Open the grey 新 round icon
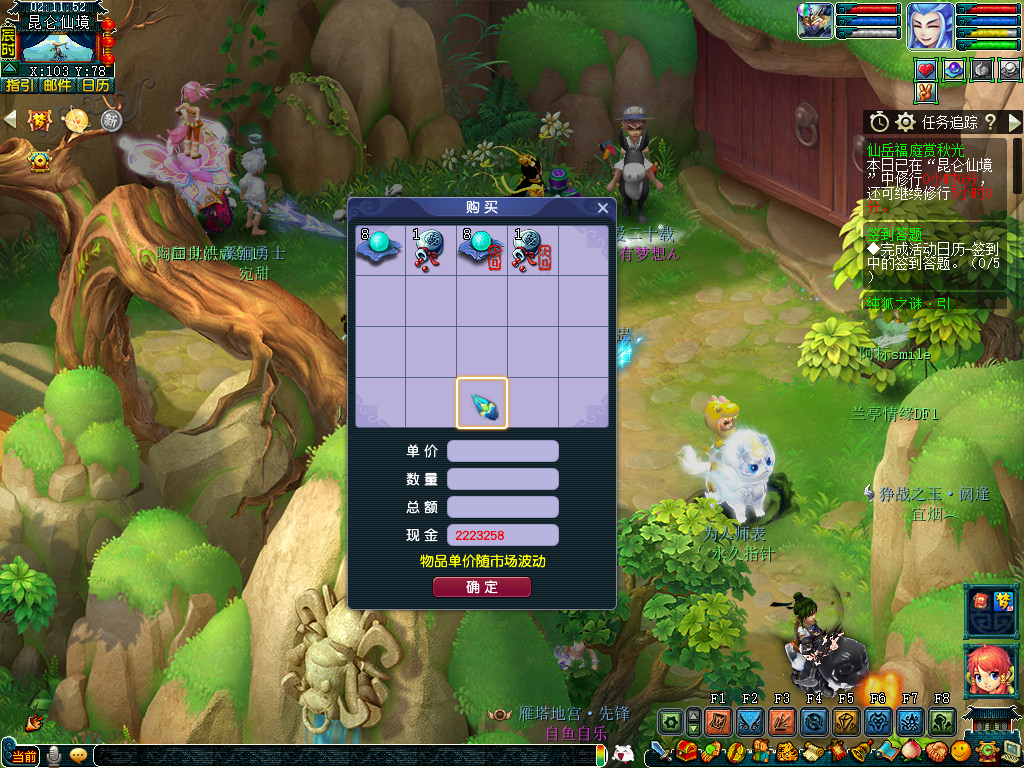 [x=111, y=120]
